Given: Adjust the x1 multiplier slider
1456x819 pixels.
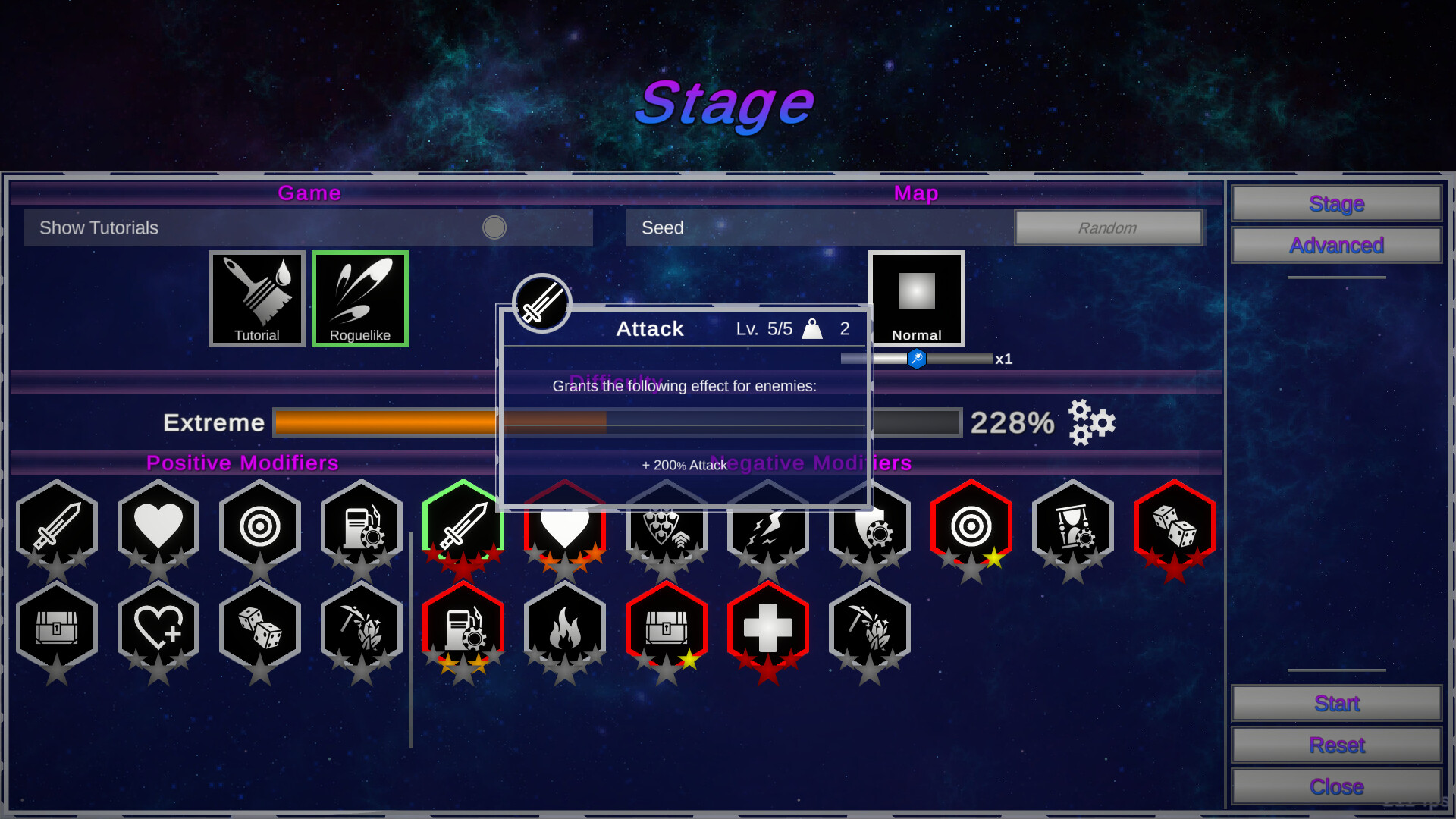Looking at the screenshot, I should 916,359.
